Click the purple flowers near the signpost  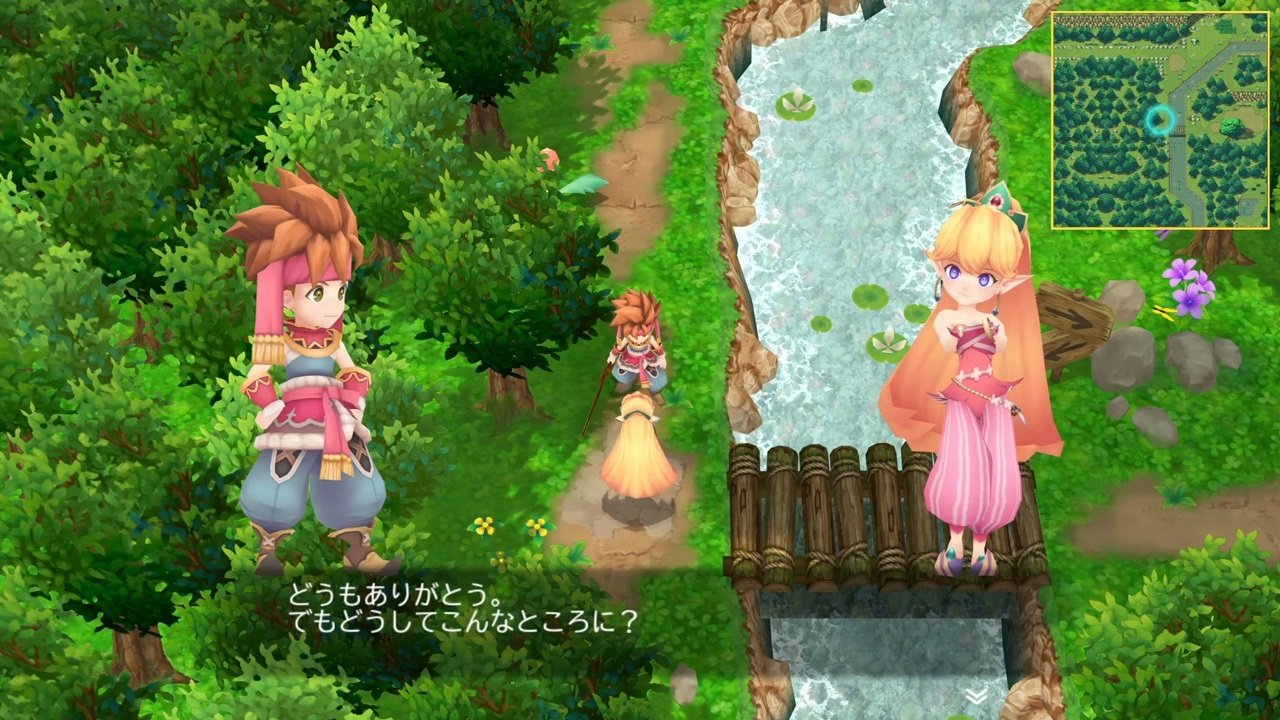(x=1188, y=288)
